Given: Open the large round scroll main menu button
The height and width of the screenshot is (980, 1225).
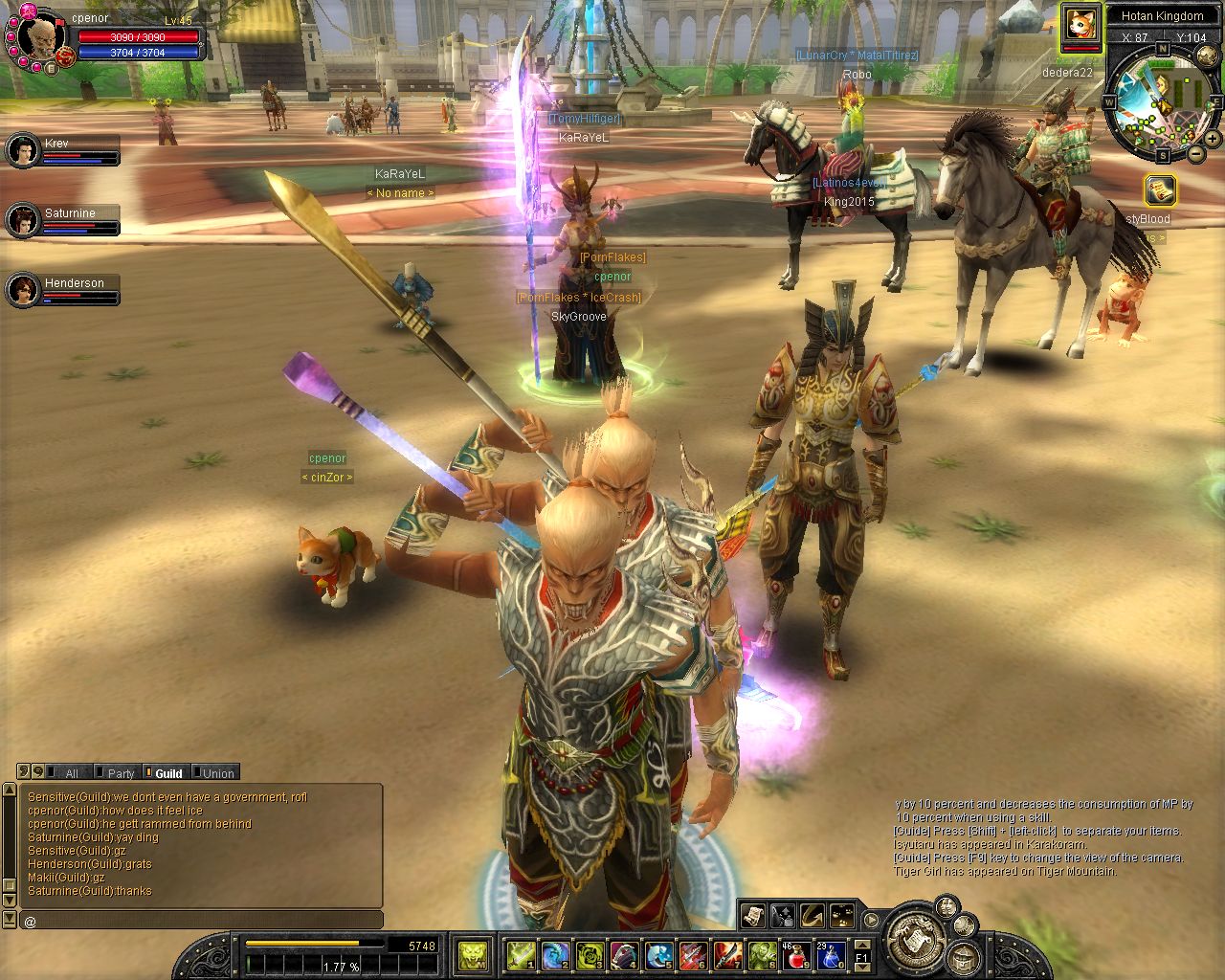Looking at the screenshot, I should pos(918,935).
